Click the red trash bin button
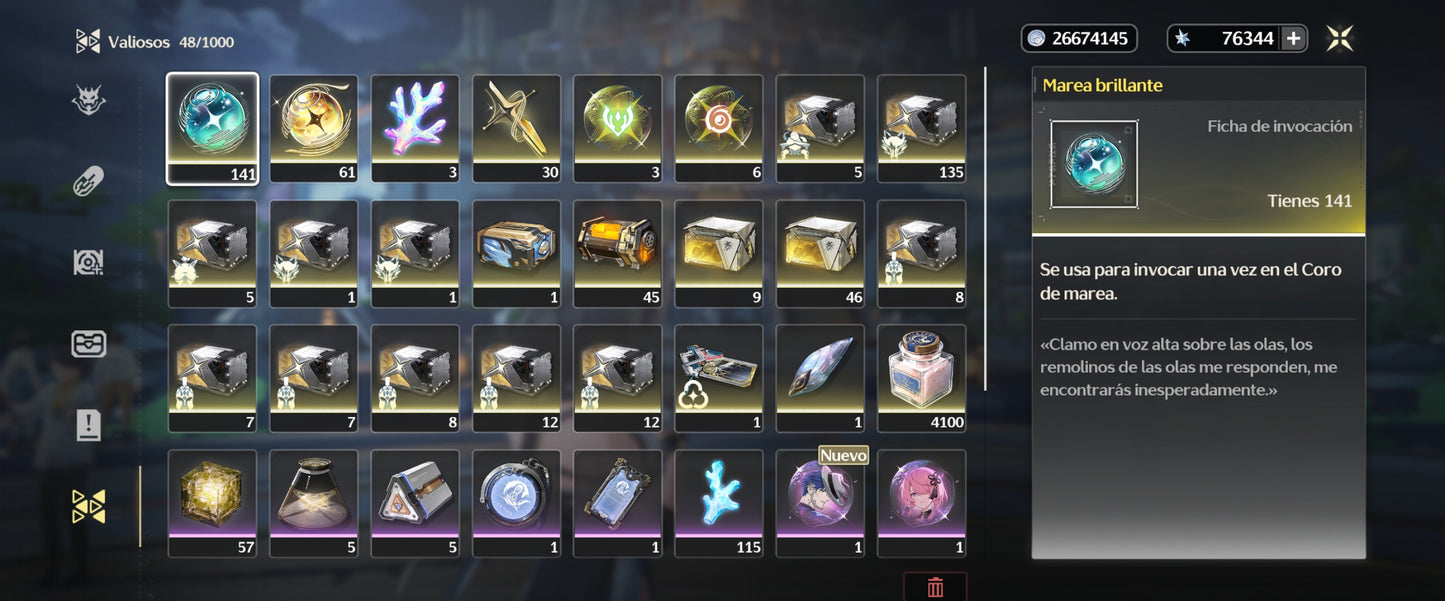This screenshot has width=1445, height=601. point(935,587)
